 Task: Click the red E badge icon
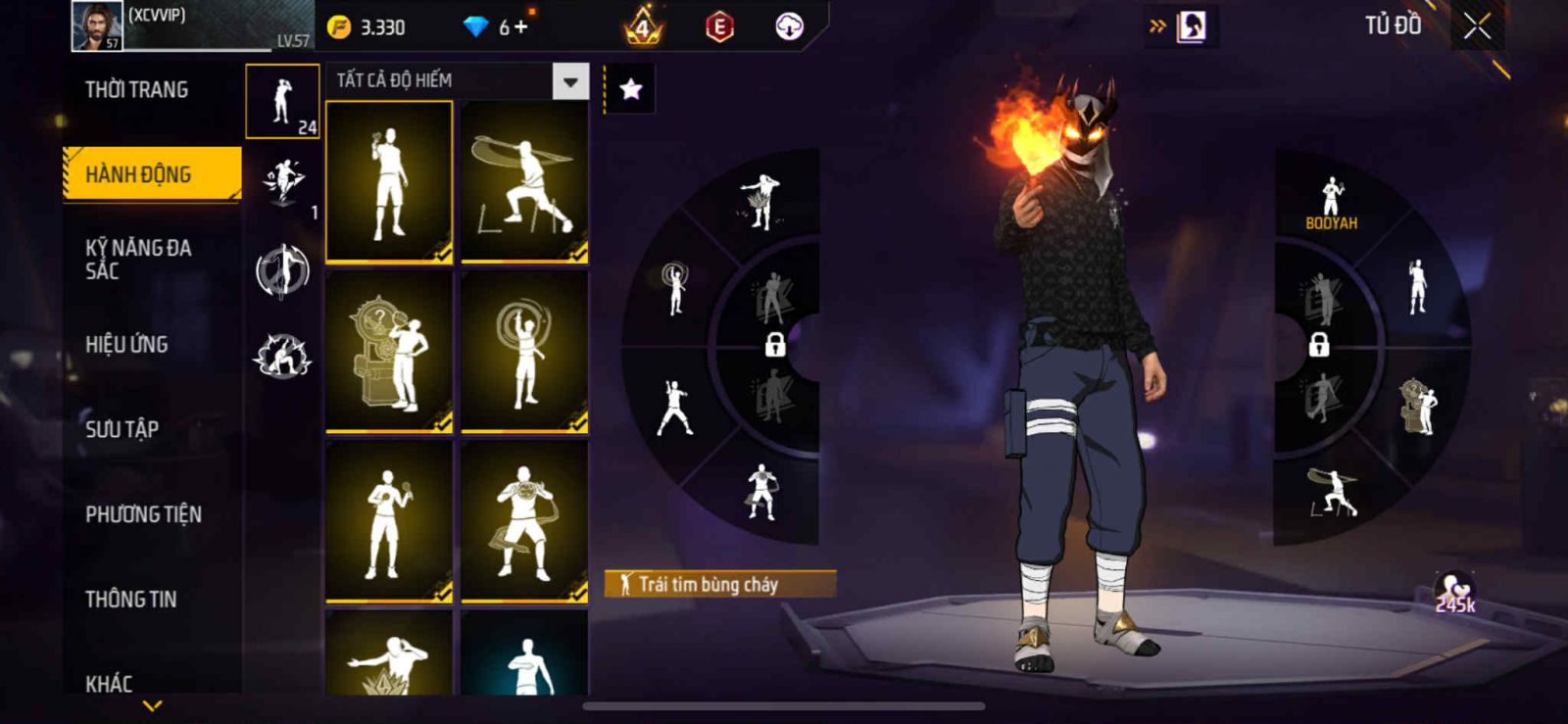[719, 27]
